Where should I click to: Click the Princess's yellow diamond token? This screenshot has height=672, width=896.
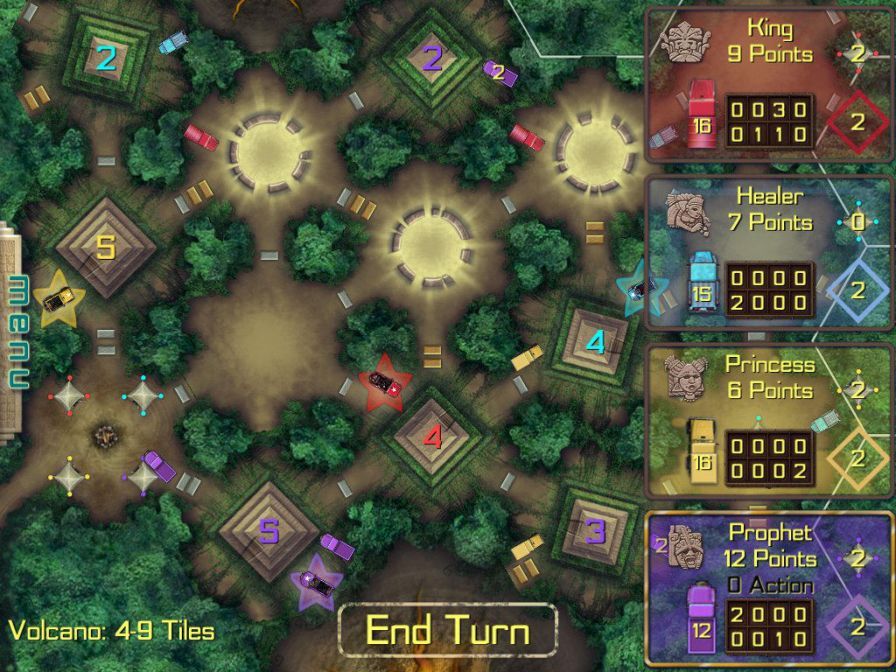(857, 458)
